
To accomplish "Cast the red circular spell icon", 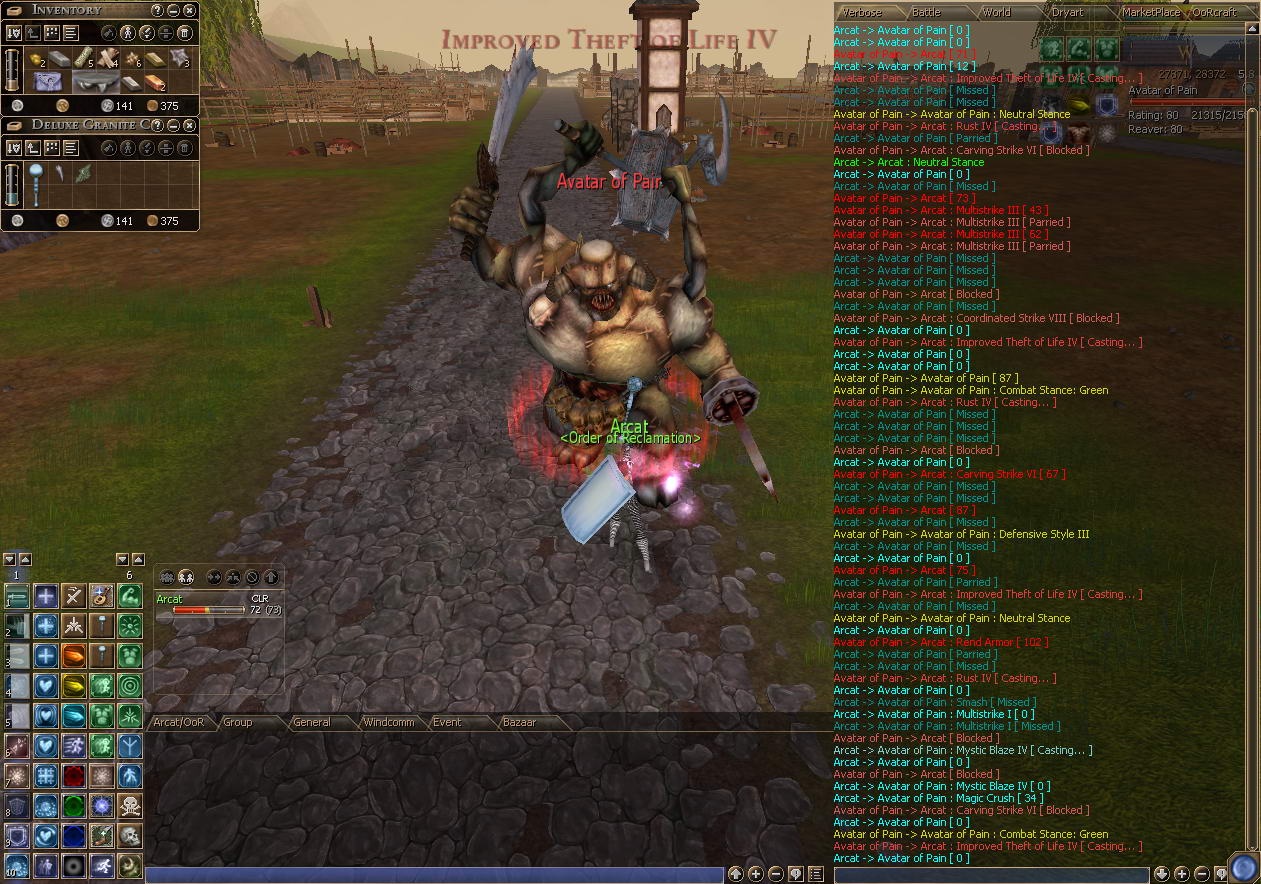I will click(x=73, y=776).
